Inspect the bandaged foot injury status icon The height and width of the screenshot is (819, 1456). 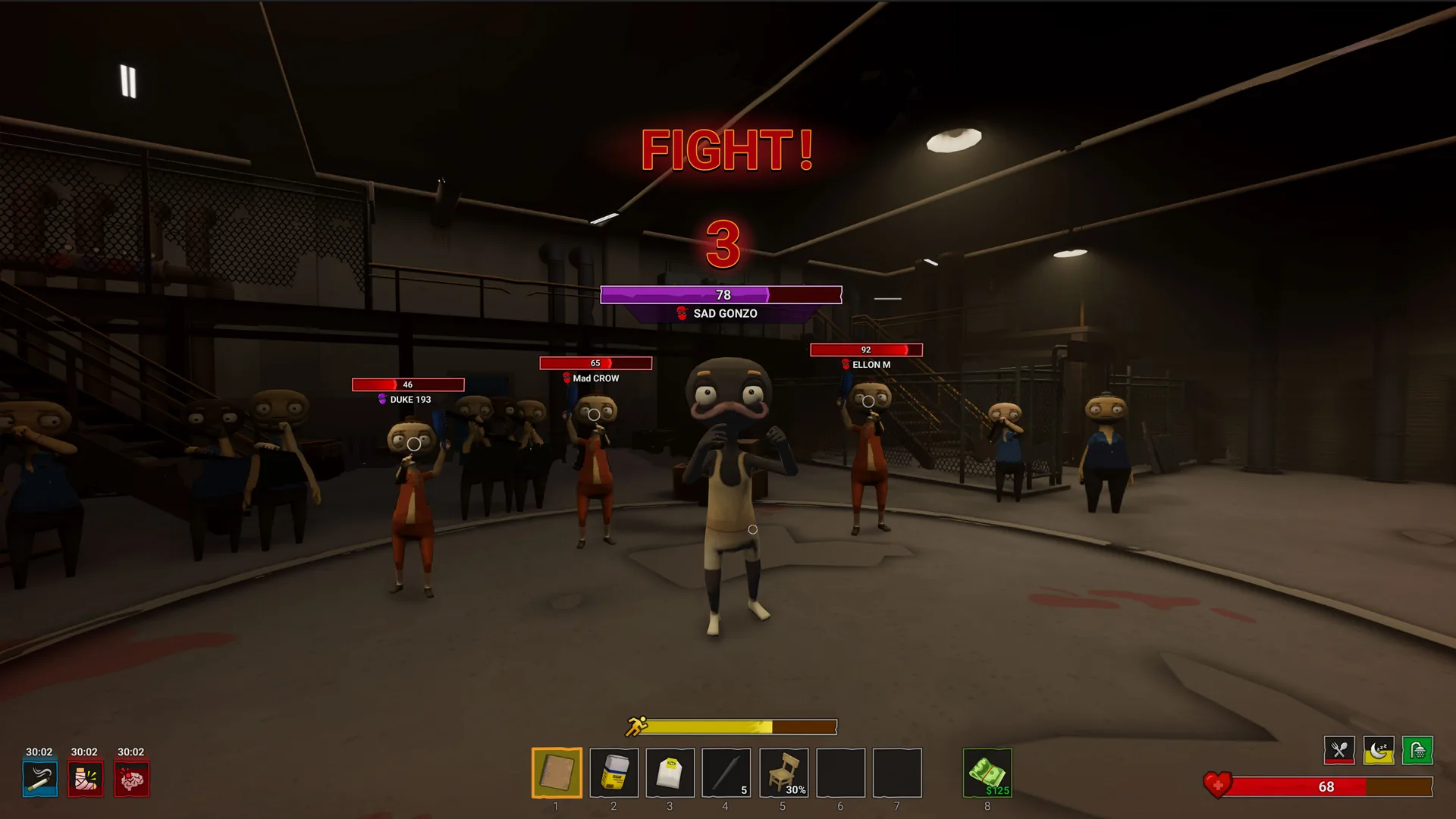coord(85,779)
